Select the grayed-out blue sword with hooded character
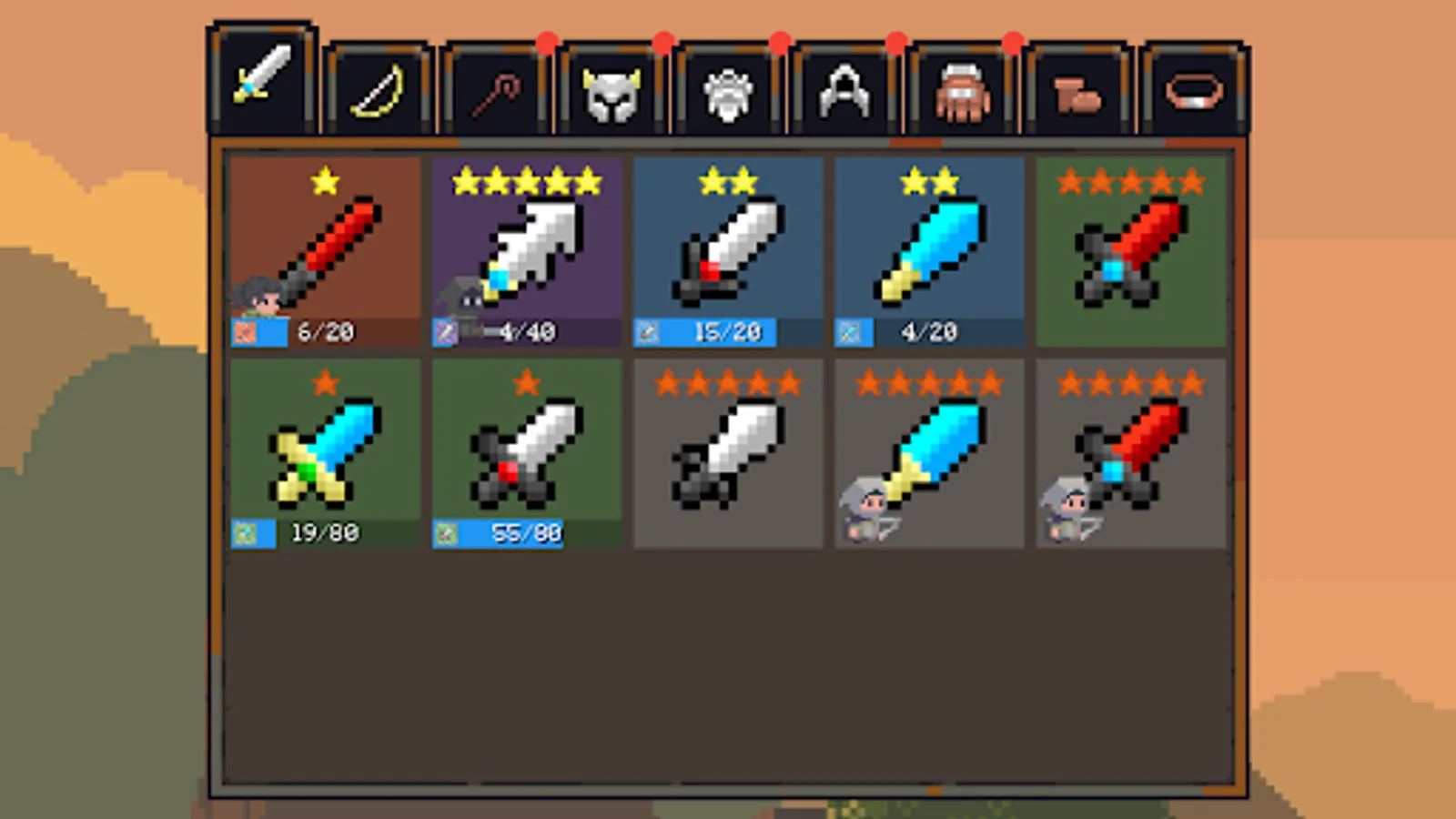Screen dimensions: 1456x819 point(928,450)
